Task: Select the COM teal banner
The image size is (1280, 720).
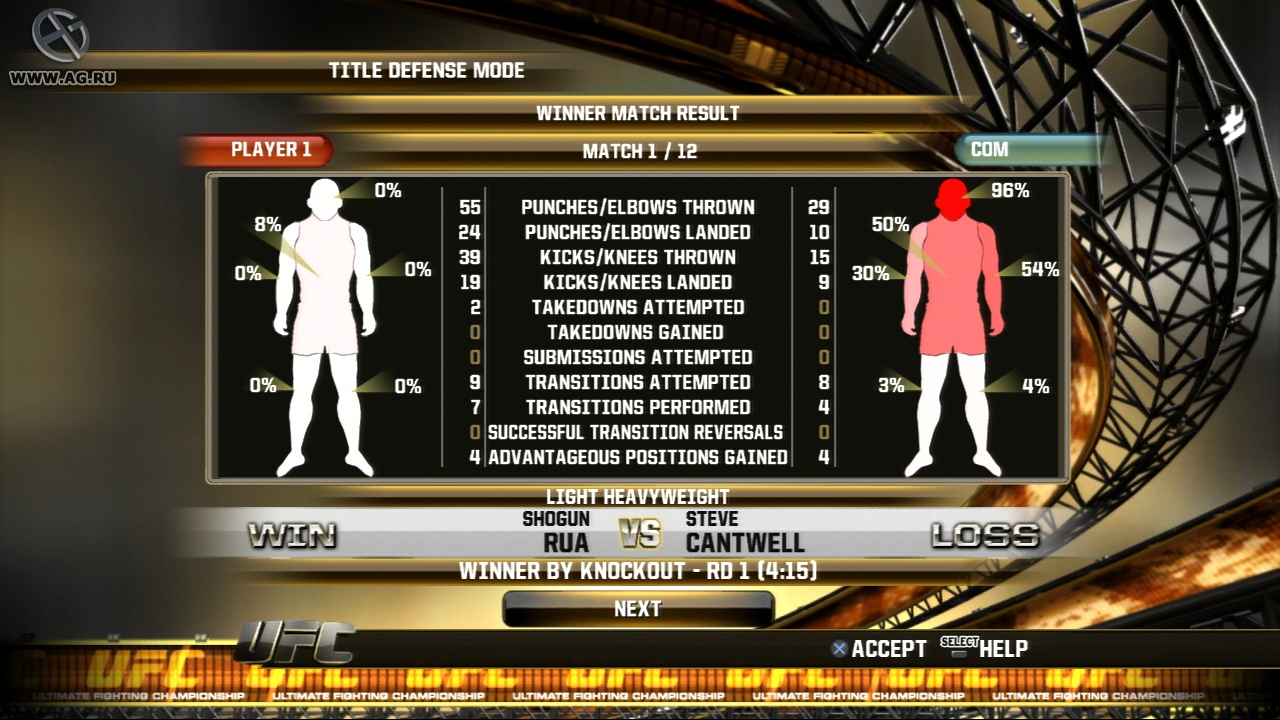Action: (x=1020, y=150)
